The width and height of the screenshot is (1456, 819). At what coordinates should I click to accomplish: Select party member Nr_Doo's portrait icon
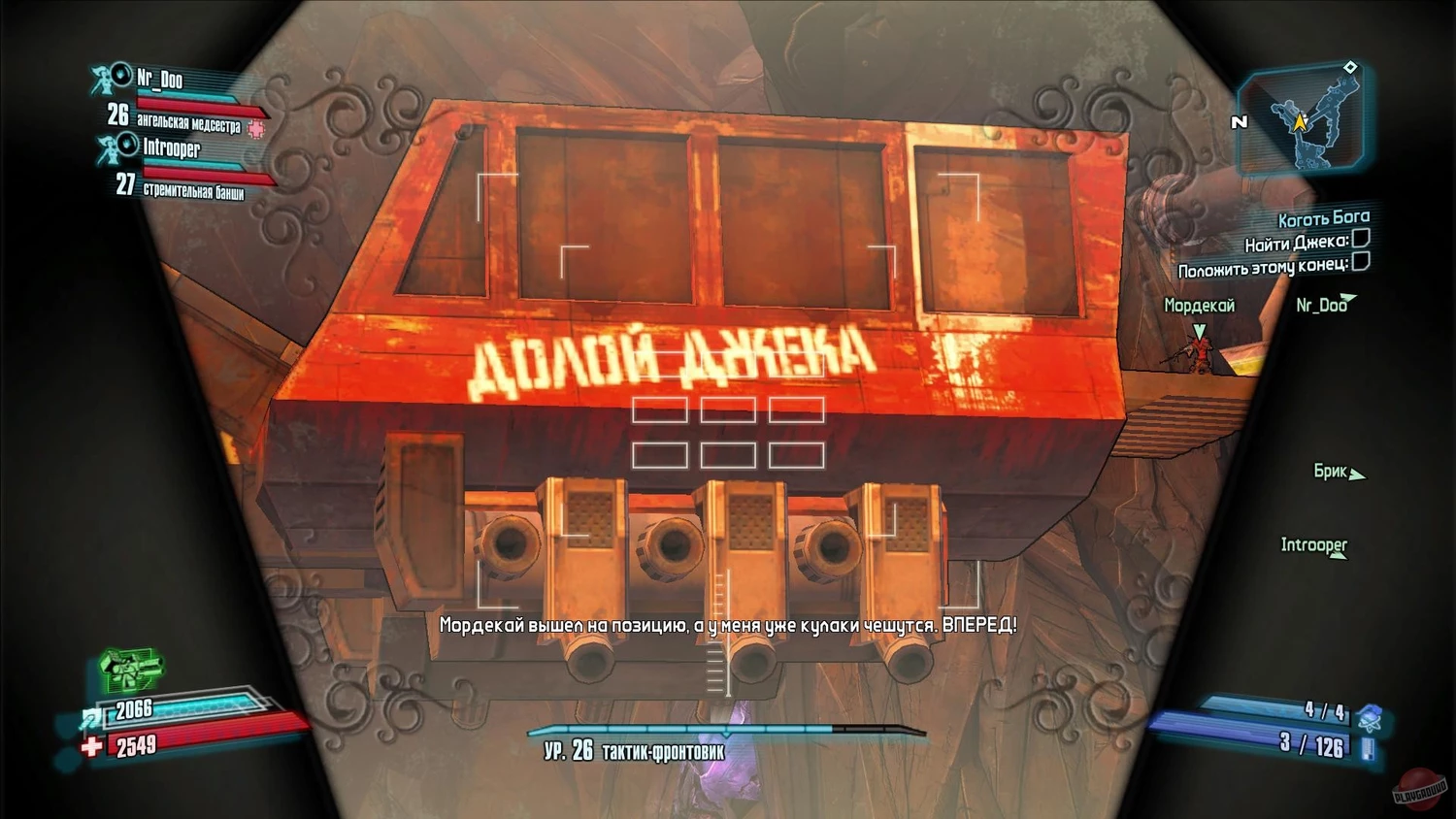pos(110,77)
